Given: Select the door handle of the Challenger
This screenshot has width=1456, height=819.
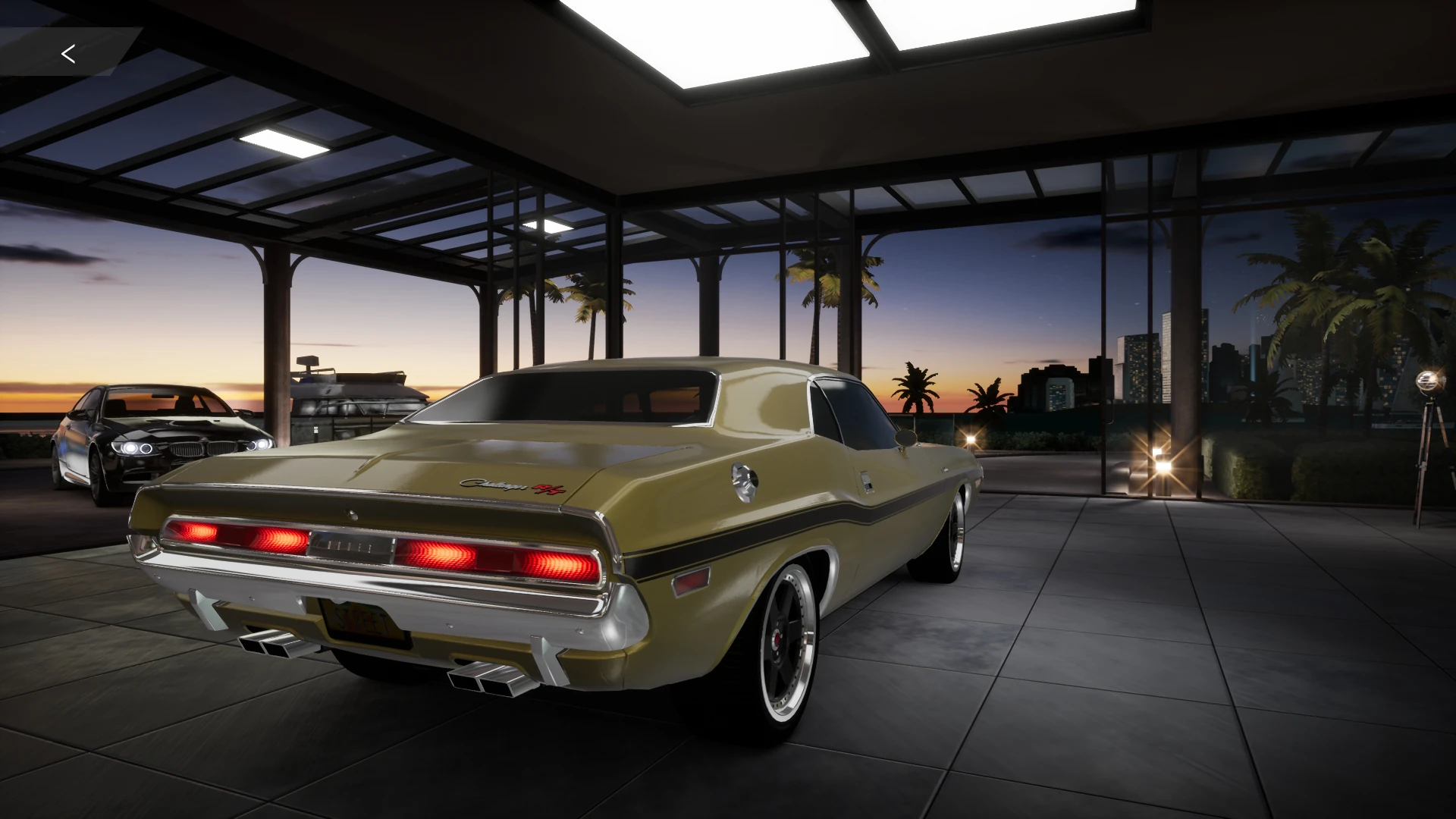Looking at the screenshot, I should pos(866,483).
